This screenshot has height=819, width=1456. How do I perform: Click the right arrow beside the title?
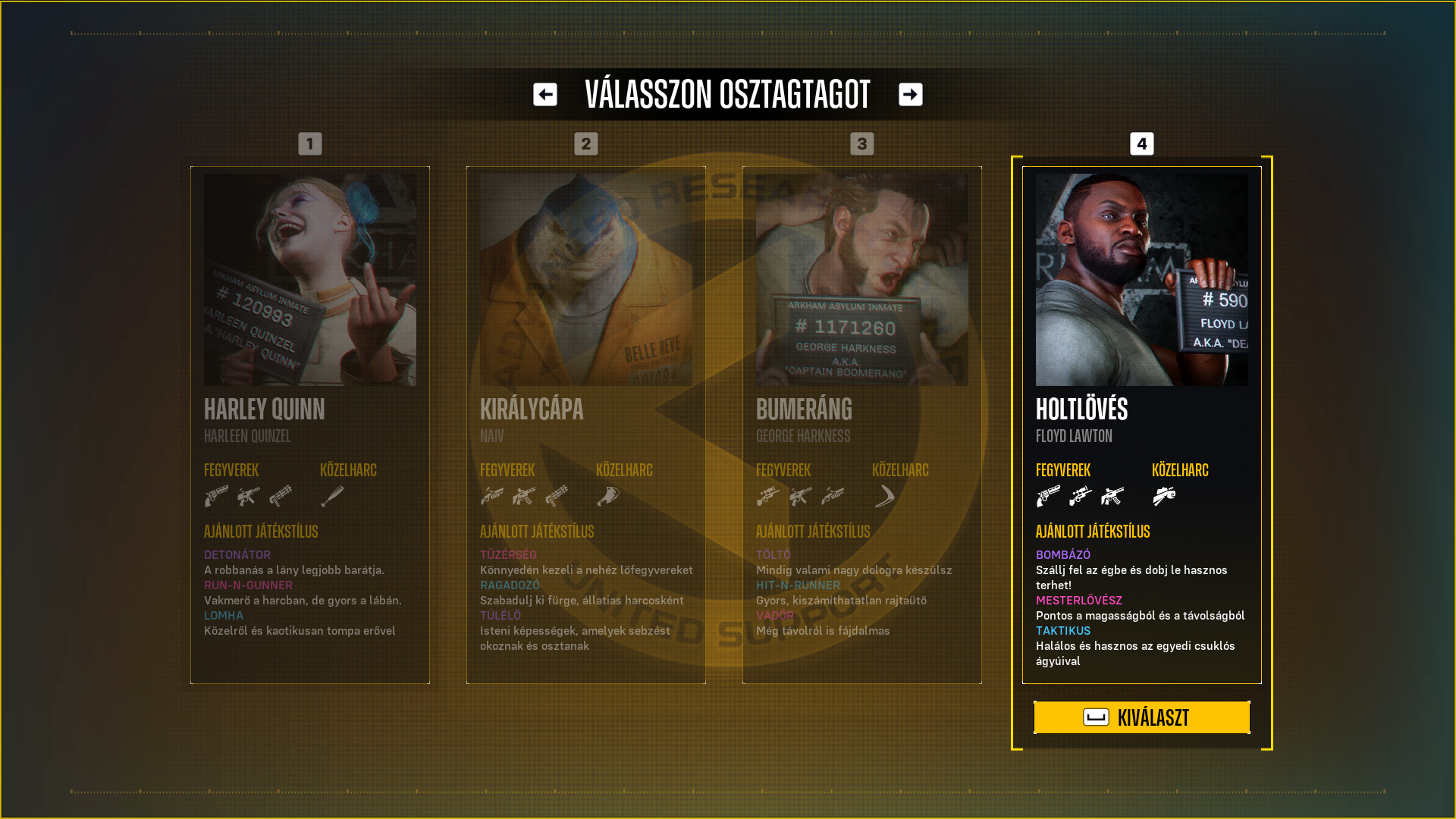(x=911, y=95)
